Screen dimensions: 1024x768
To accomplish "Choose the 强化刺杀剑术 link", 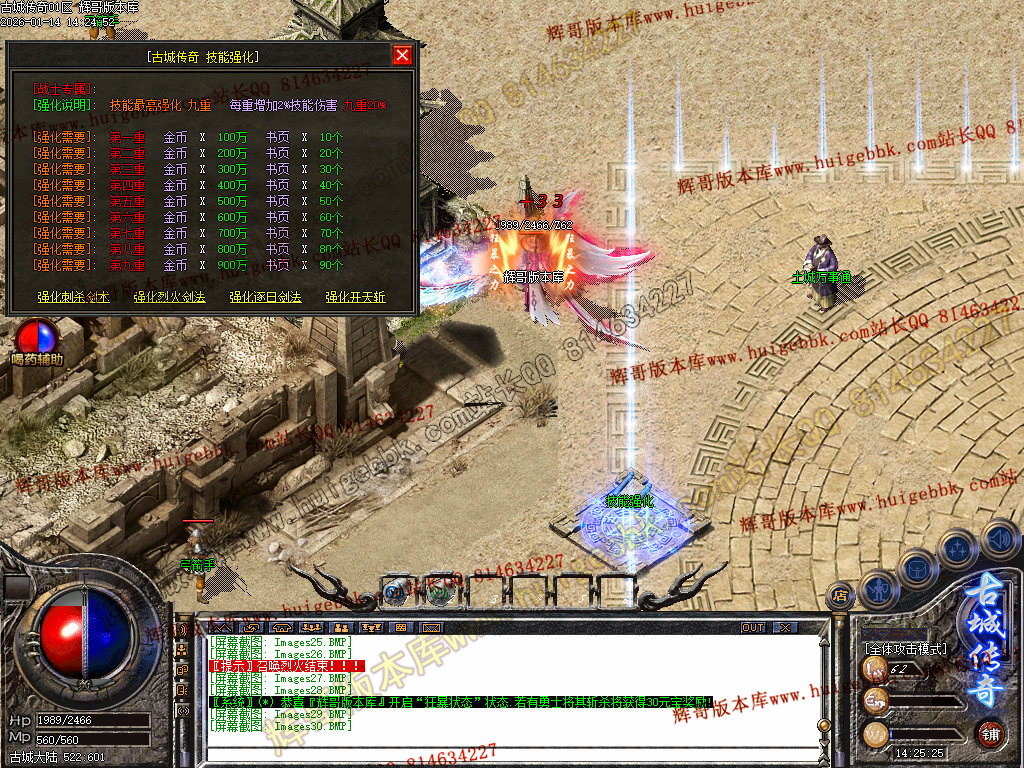I will (74, 297).
